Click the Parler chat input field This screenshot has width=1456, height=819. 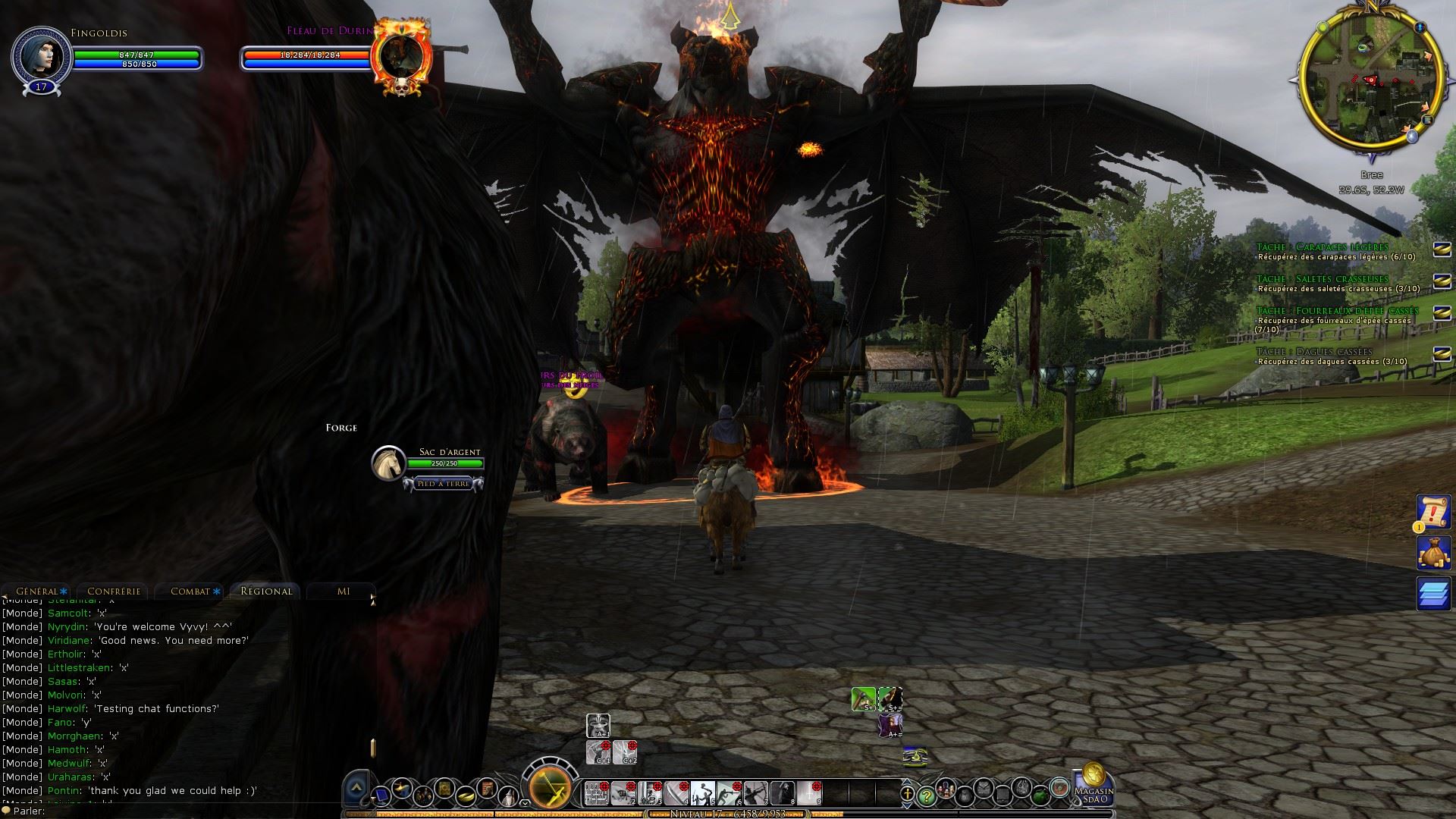[x=190, y=811]
